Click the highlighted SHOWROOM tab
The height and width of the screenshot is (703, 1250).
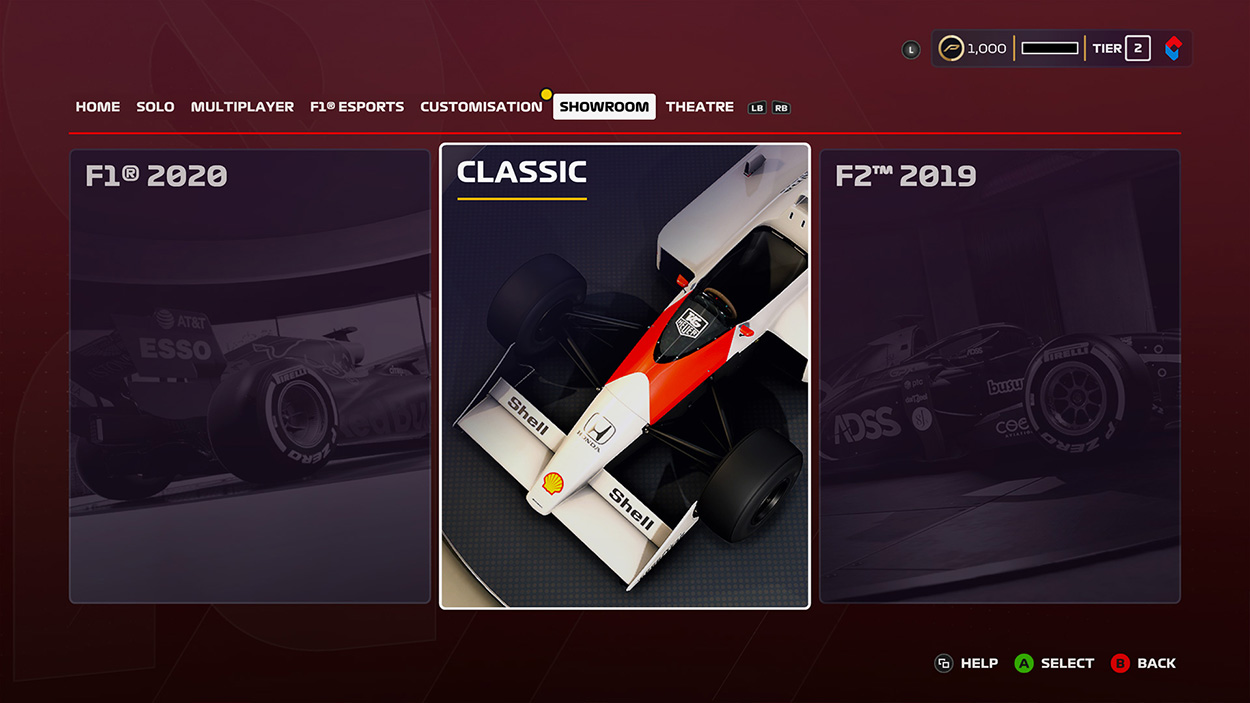(604, 107)
